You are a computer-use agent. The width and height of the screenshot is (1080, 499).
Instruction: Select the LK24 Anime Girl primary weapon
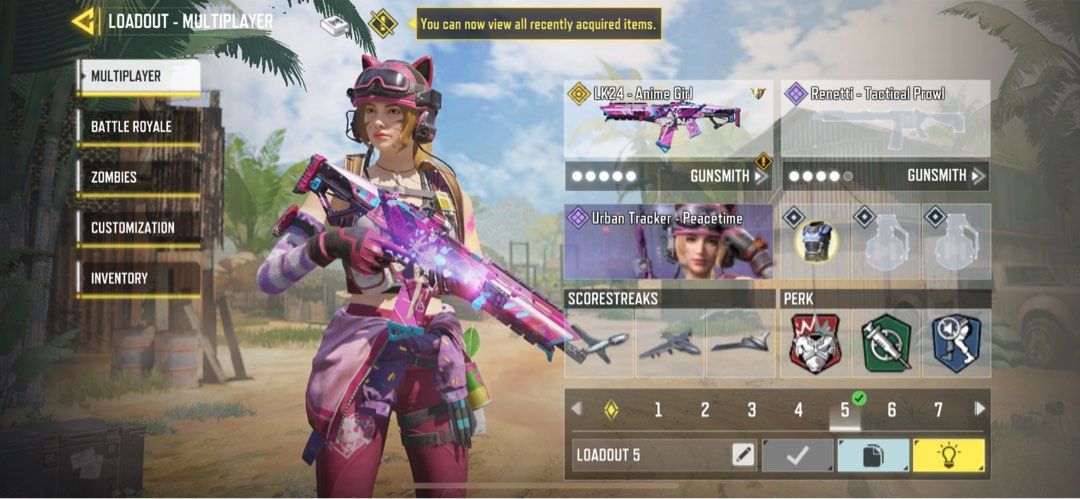(x=668, y=119)
